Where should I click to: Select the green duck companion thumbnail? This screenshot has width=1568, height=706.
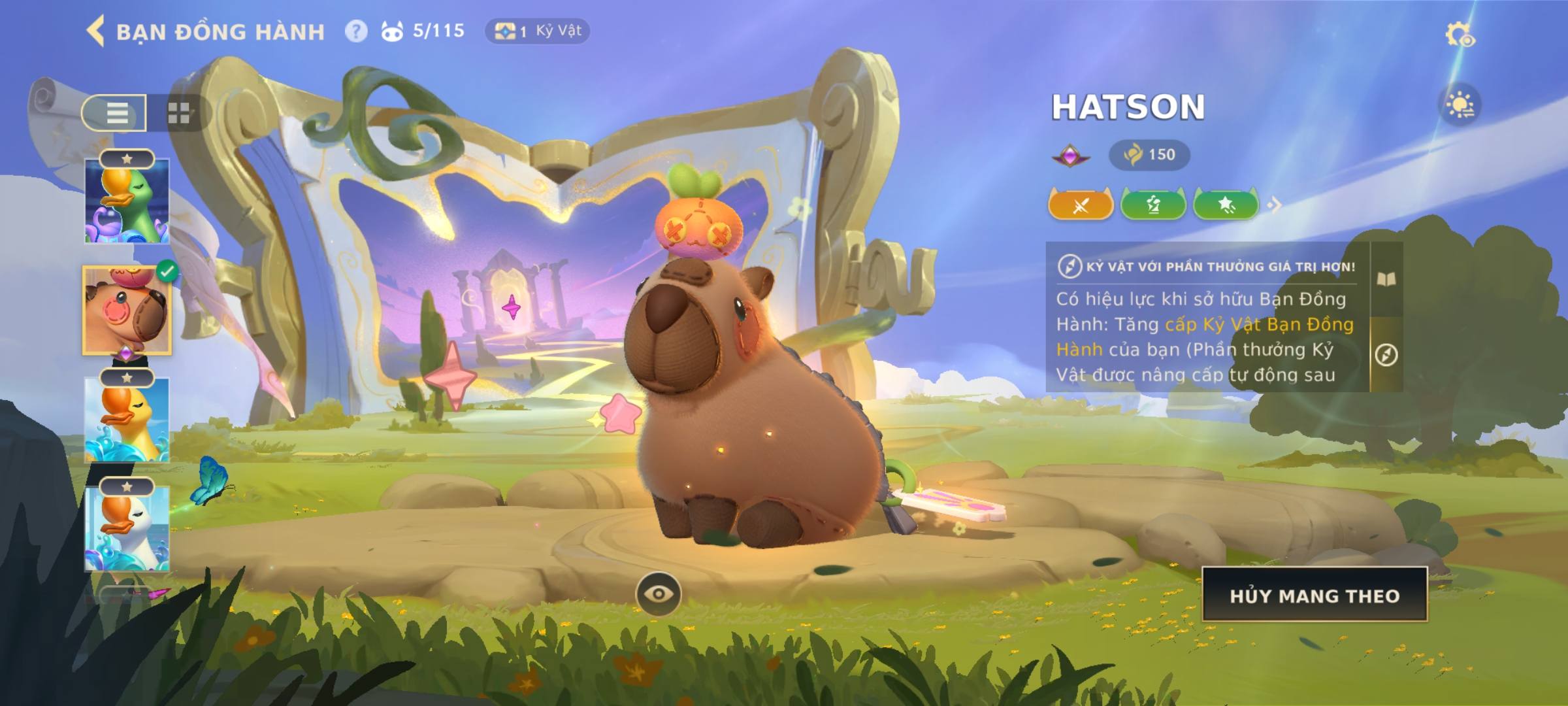tap(127, 201)
